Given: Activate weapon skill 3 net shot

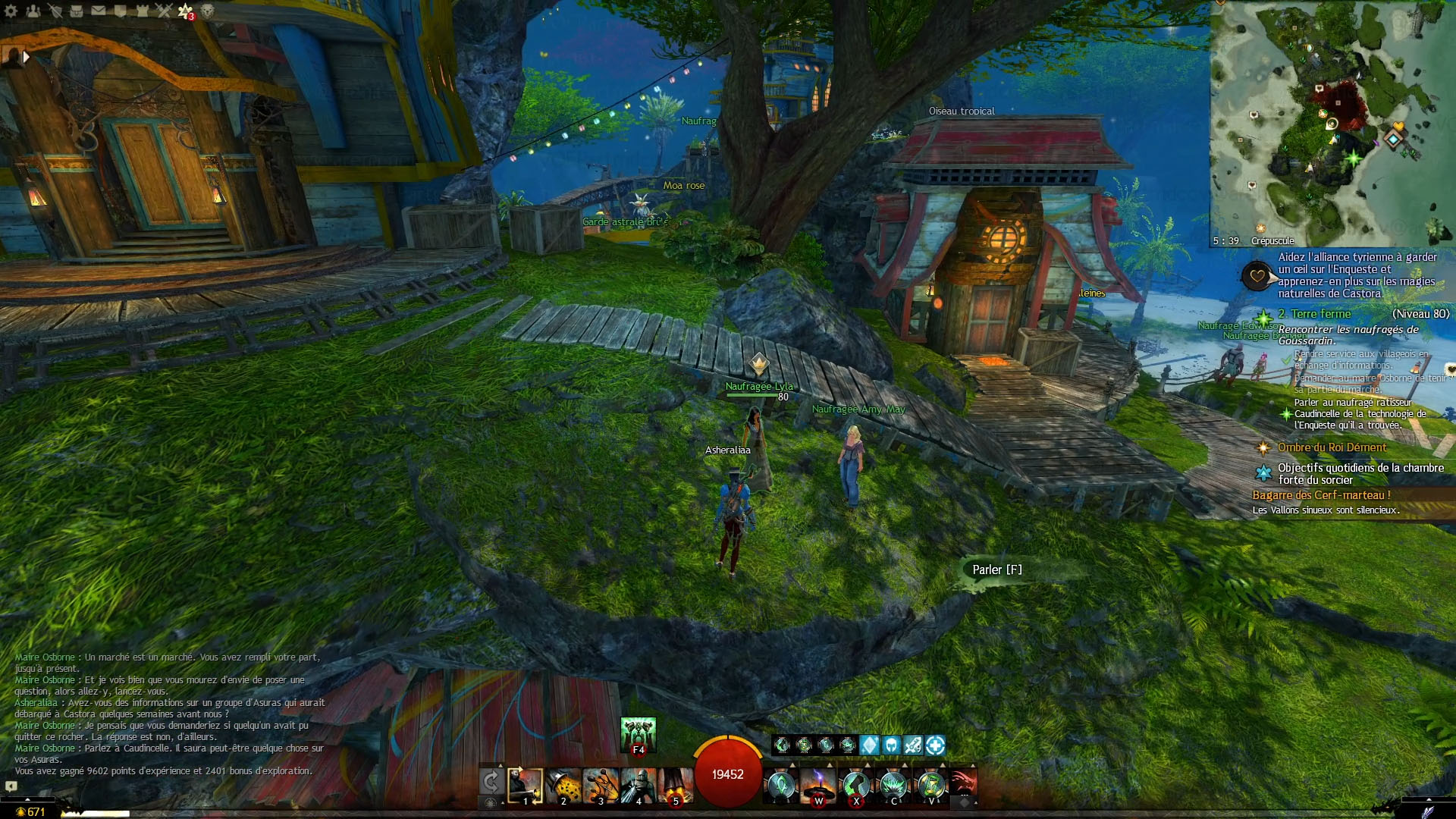Looking at the screenshot, I should pyautogui.click(x=601, y=785).
